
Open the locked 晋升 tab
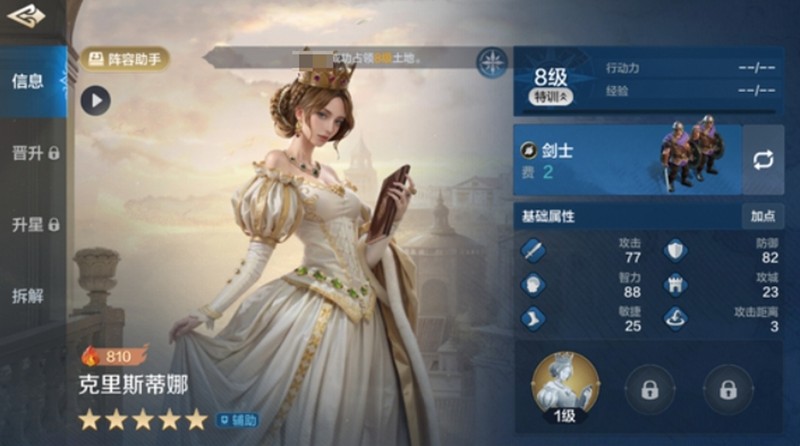pyautogui.click(x=34, y=153)
